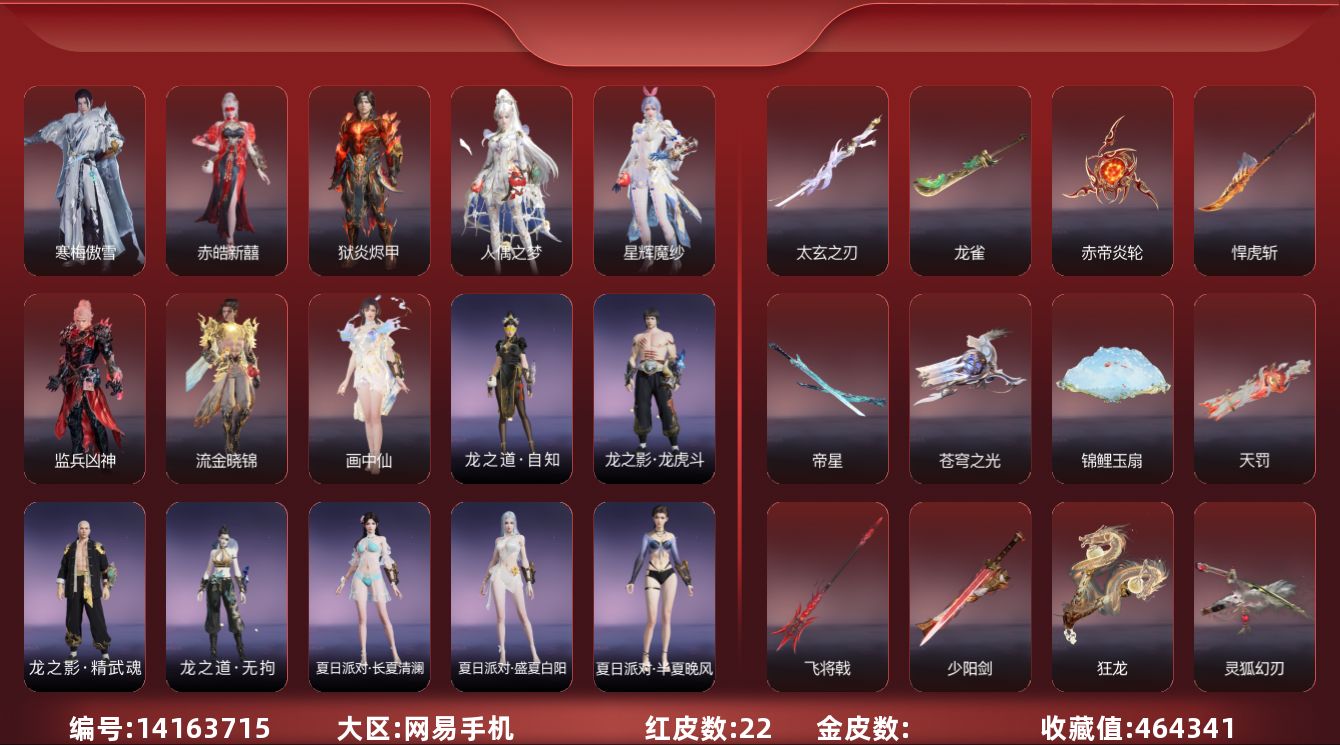Choose the 流金晓锦 skin card
The width and height of the screenshot is (1340, 745).
pos(227,389)
